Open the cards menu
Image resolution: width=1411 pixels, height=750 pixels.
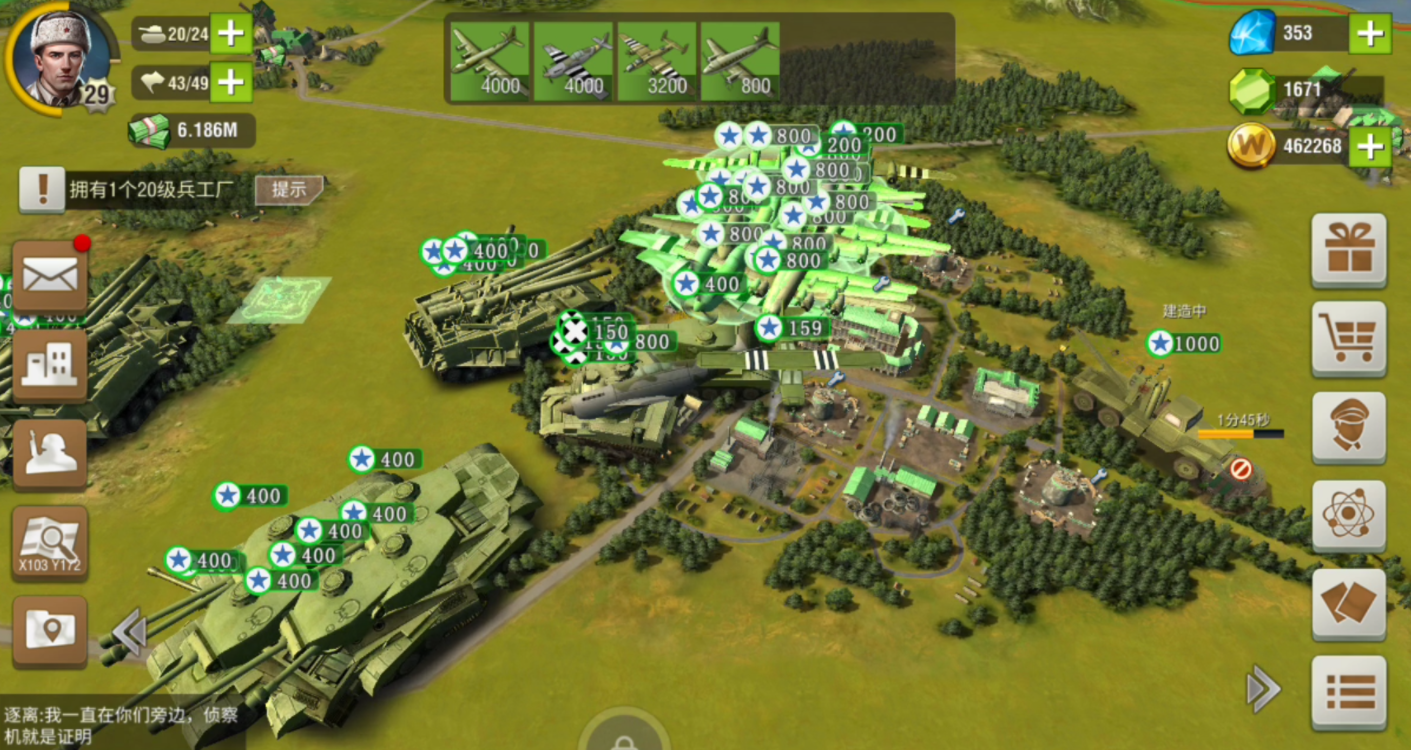[x=1349, y=604]
